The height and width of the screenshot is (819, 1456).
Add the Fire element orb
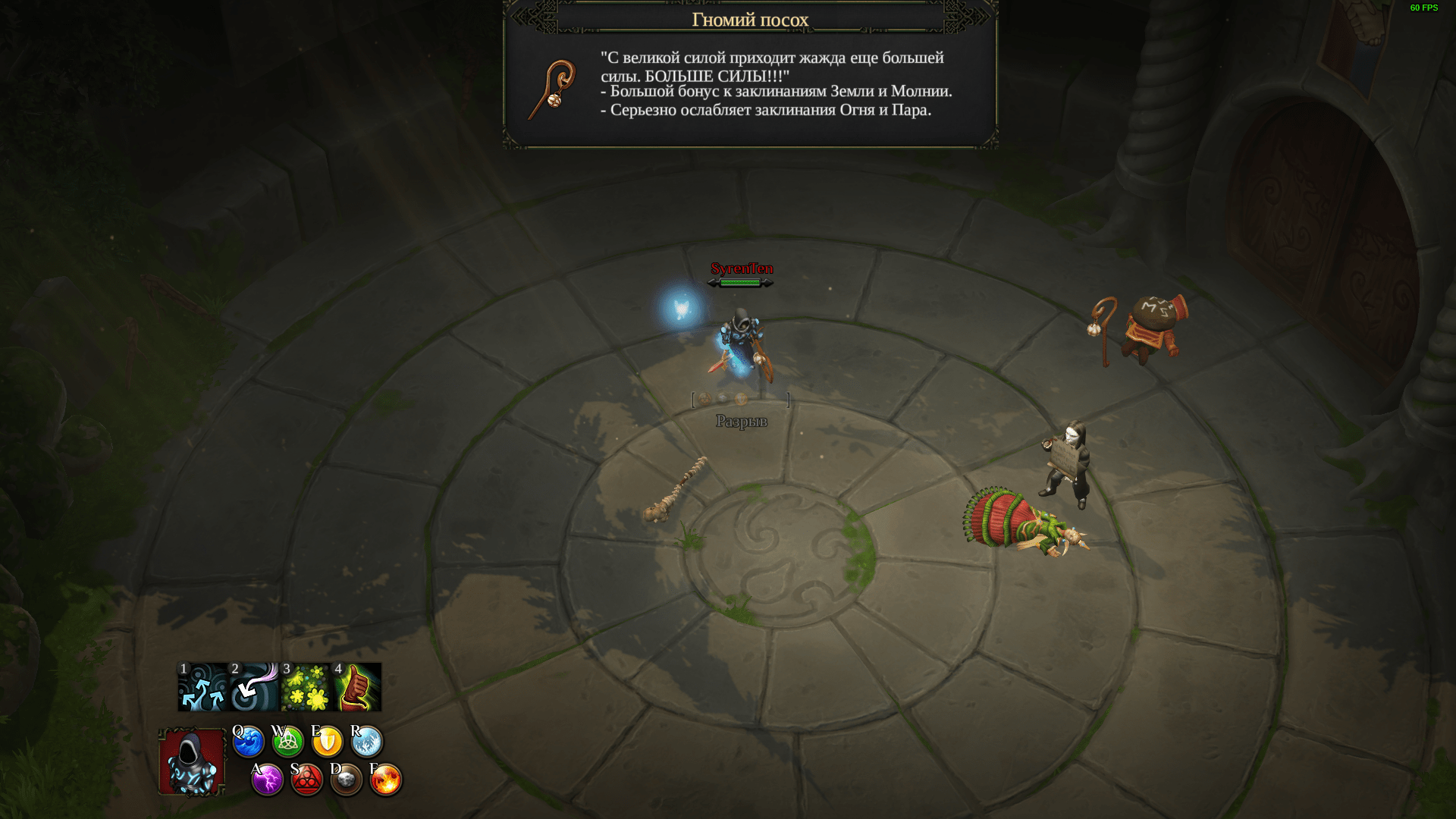tap(385, 780)
